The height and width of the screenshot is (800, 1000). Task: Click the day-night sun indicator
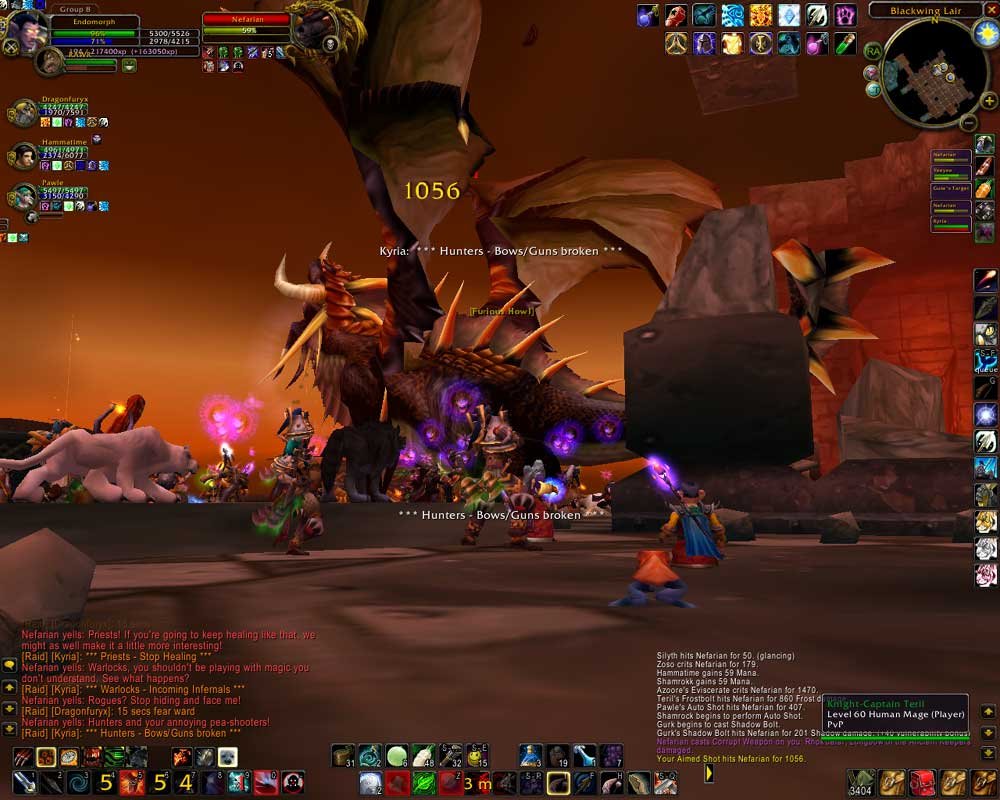(985, 33)
